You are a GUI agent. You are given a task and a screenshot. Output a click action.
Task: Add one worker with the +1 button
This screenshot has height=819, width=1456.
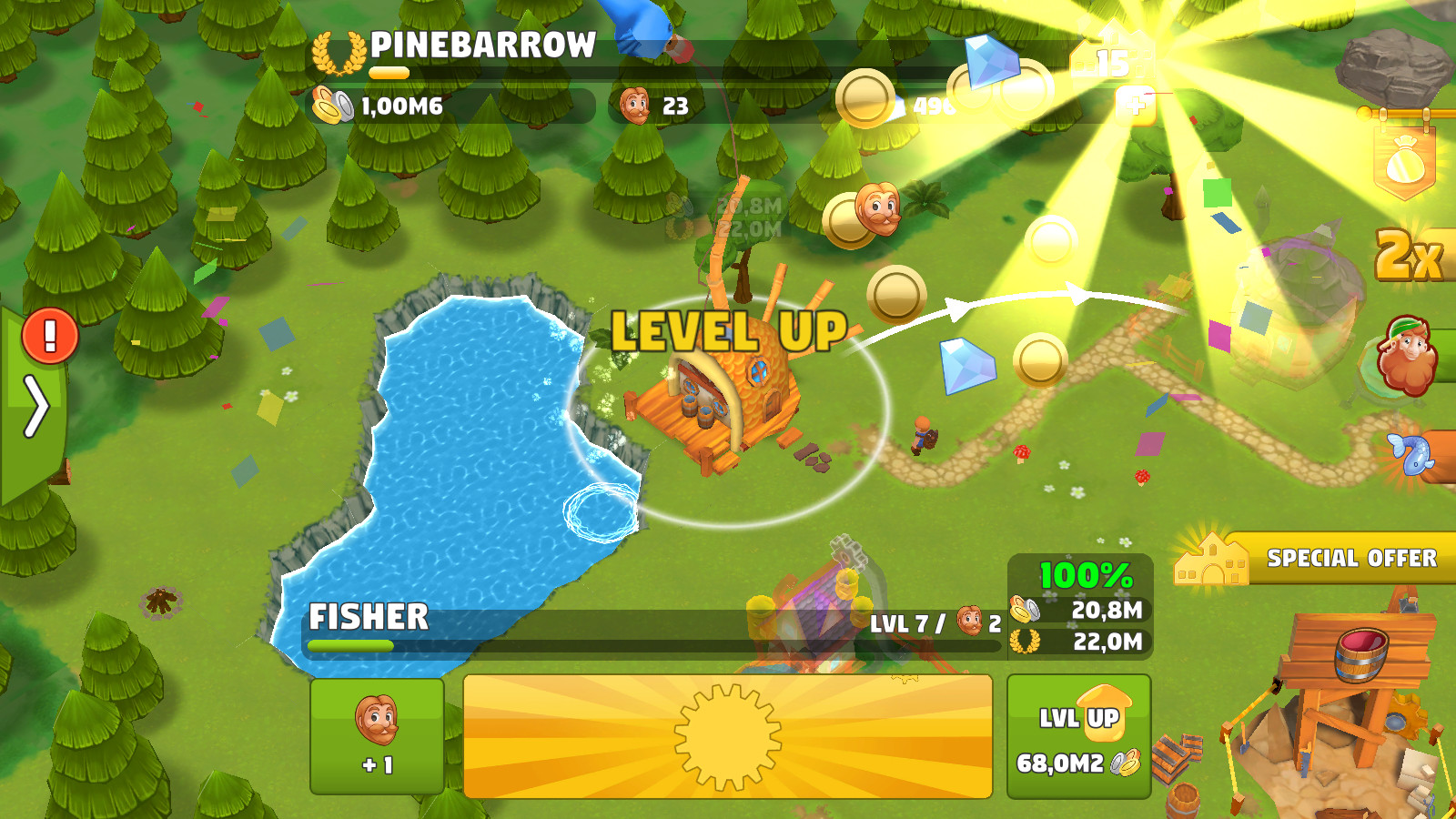coord(377,736)
